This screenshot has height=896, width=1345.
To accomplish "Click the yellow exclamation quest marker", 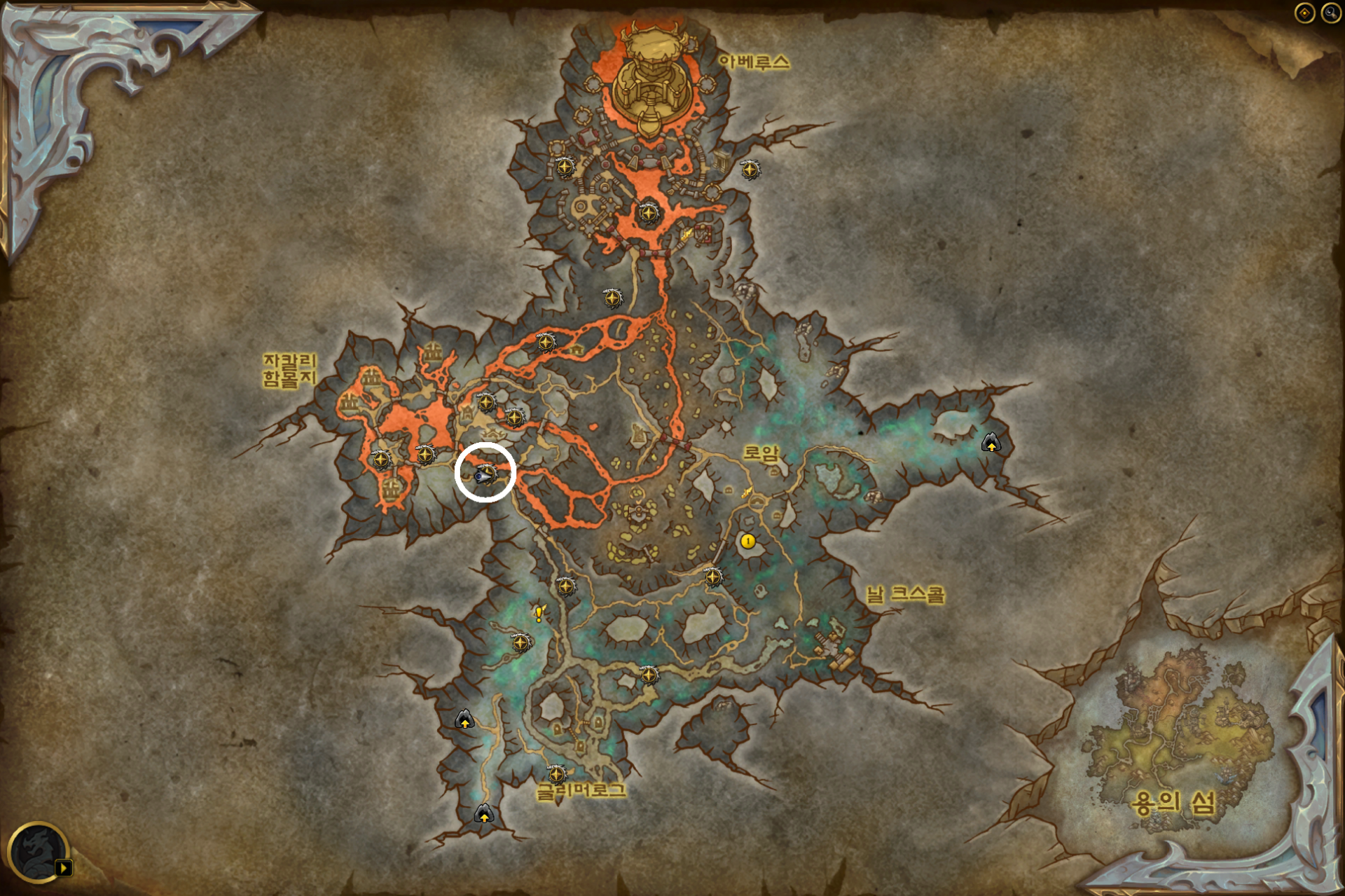I will 538,614.
